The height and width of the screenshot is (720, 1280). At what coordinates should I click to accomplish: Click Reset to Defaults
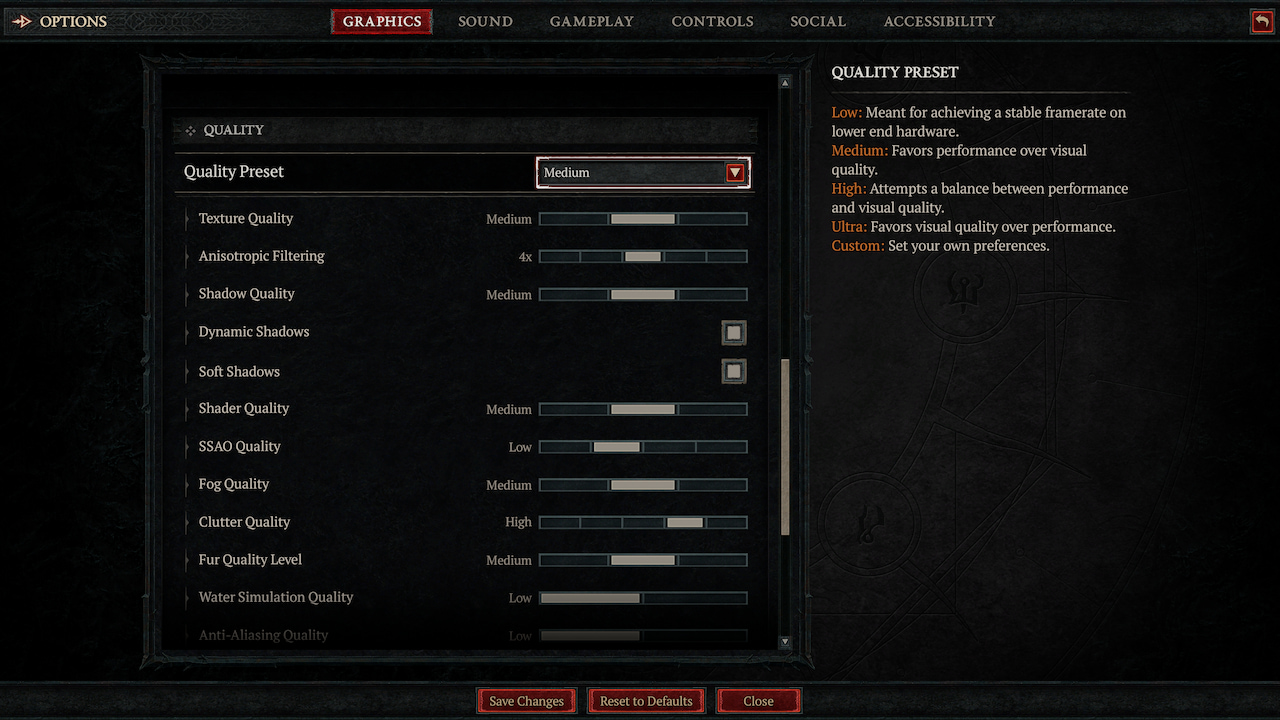(646, 700)
